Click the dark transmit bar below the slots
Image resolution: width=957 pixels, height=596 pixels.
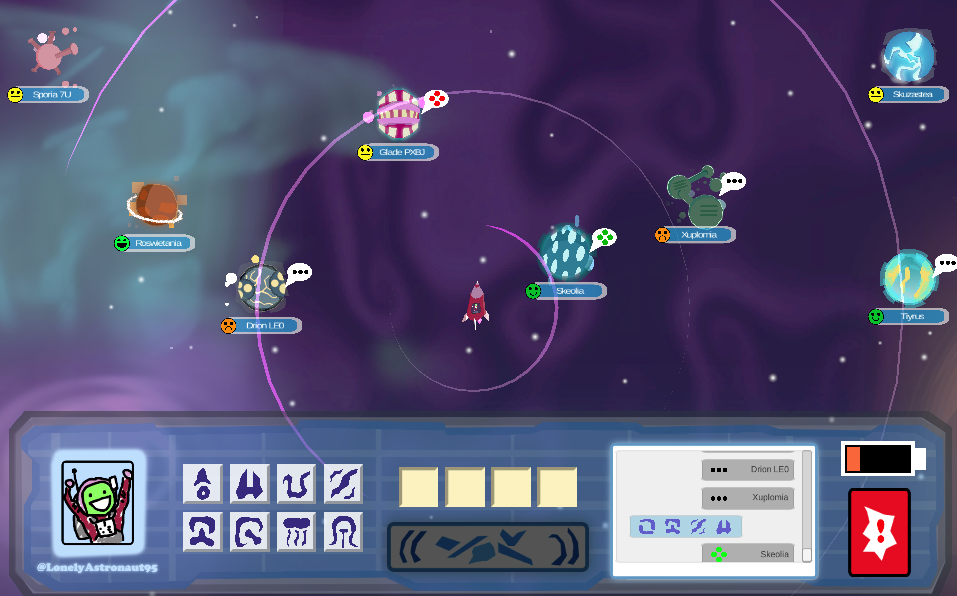coord(488,547)
